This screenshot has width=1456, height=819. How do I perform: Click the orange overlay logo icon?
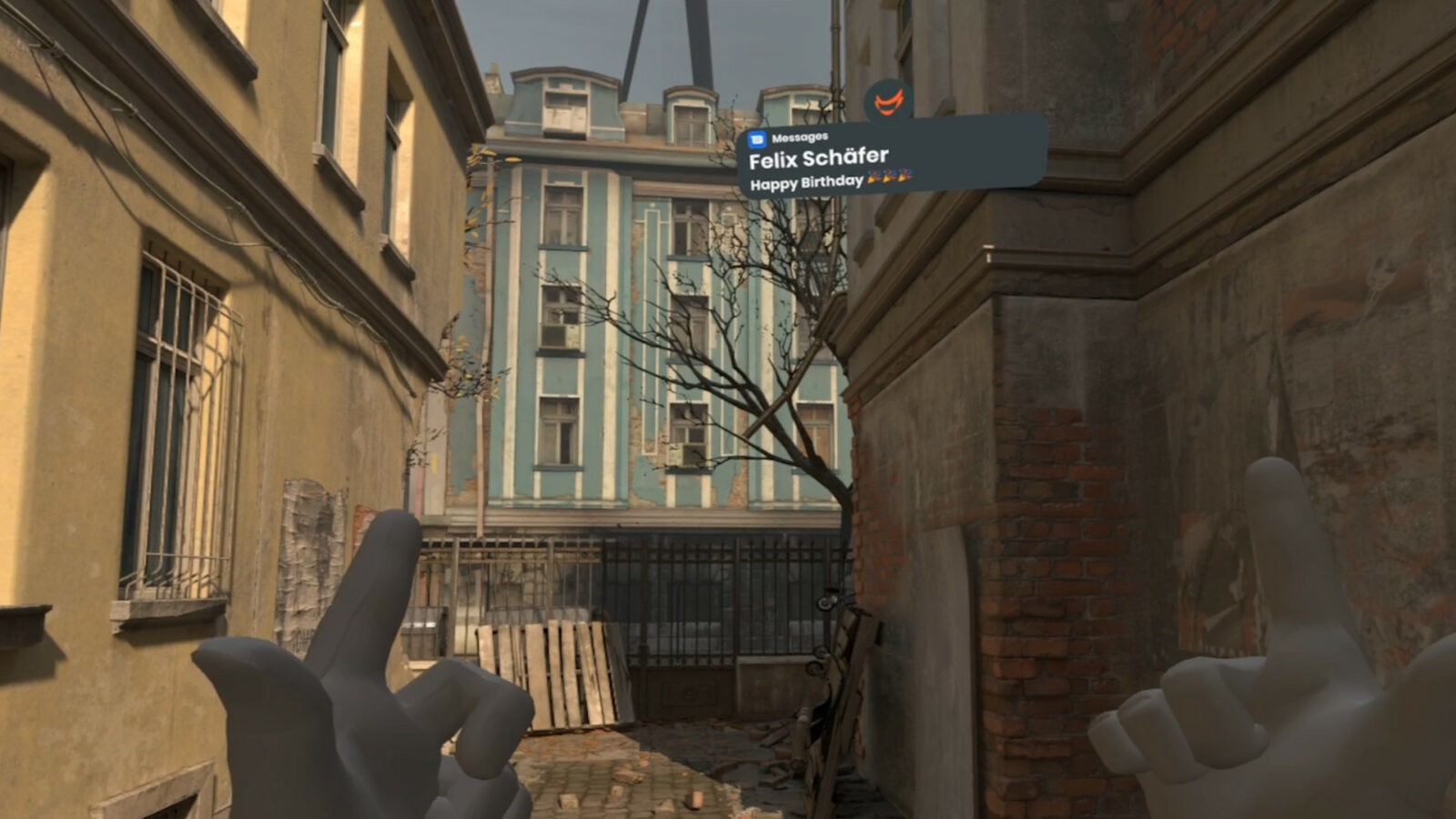[888, 102]
